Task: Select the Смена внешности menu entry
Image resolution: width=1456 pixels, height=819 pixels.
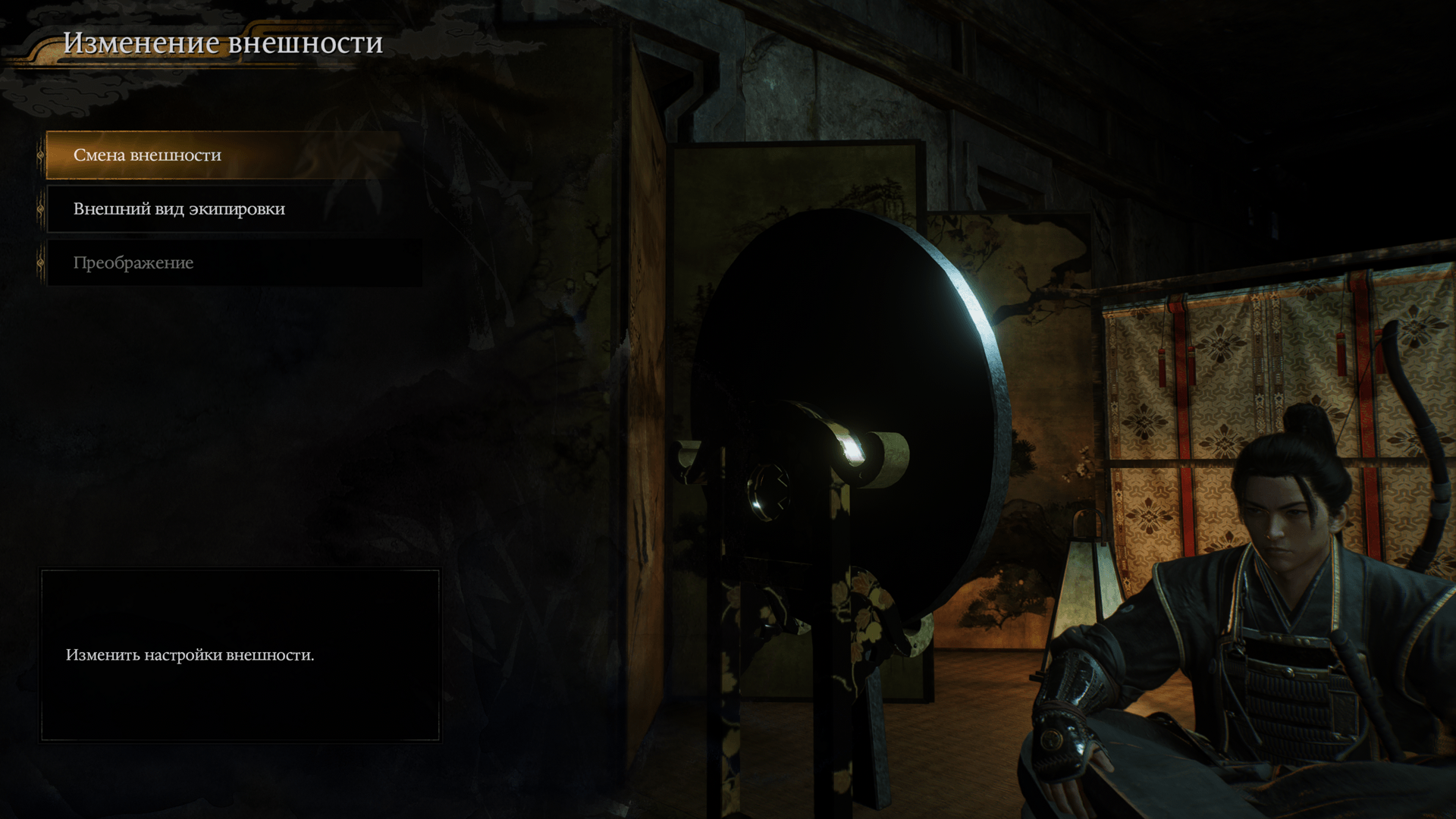Action: (x=147, y=155)
